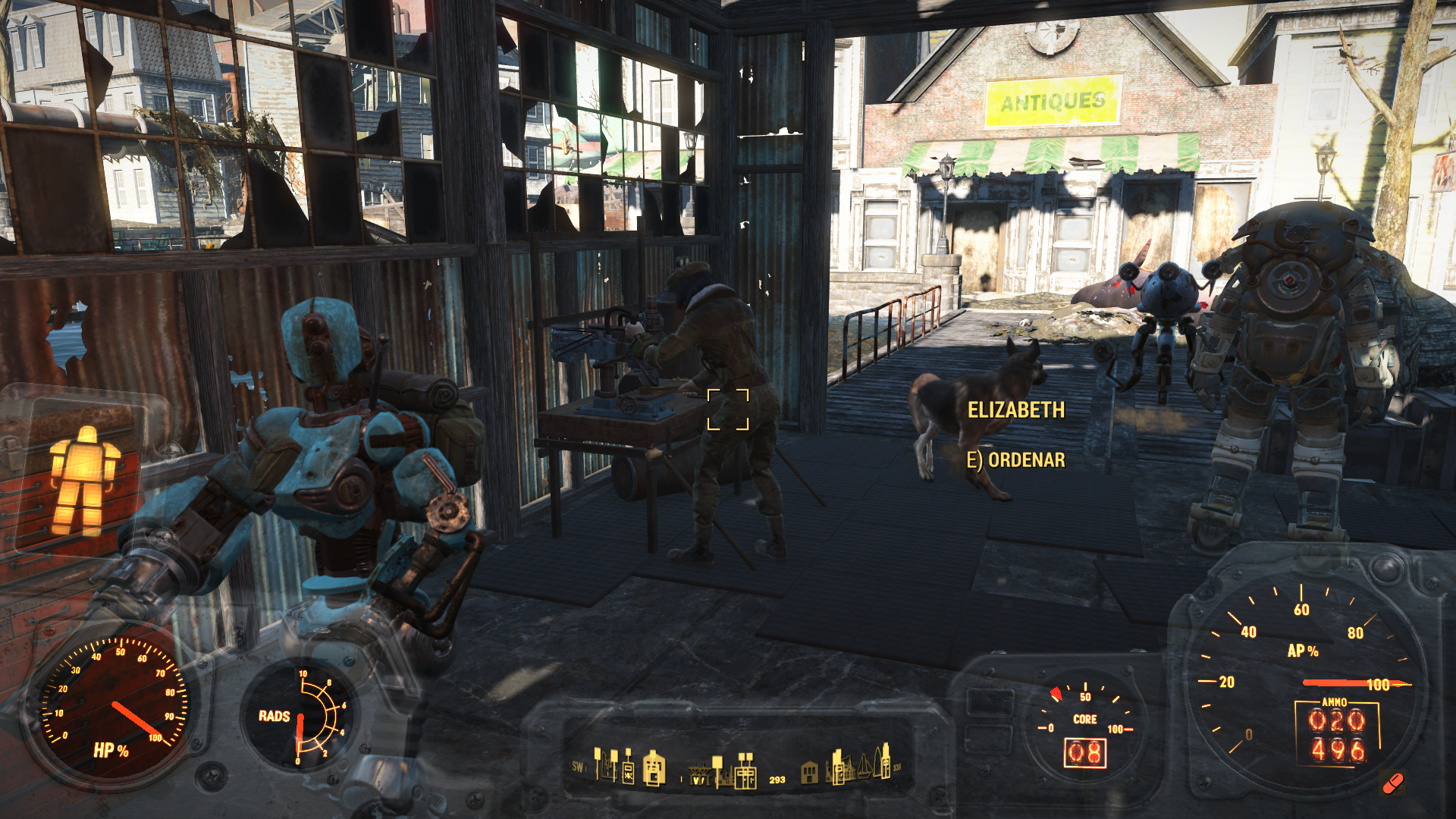Click the orange pill overlay icon

1393,783
